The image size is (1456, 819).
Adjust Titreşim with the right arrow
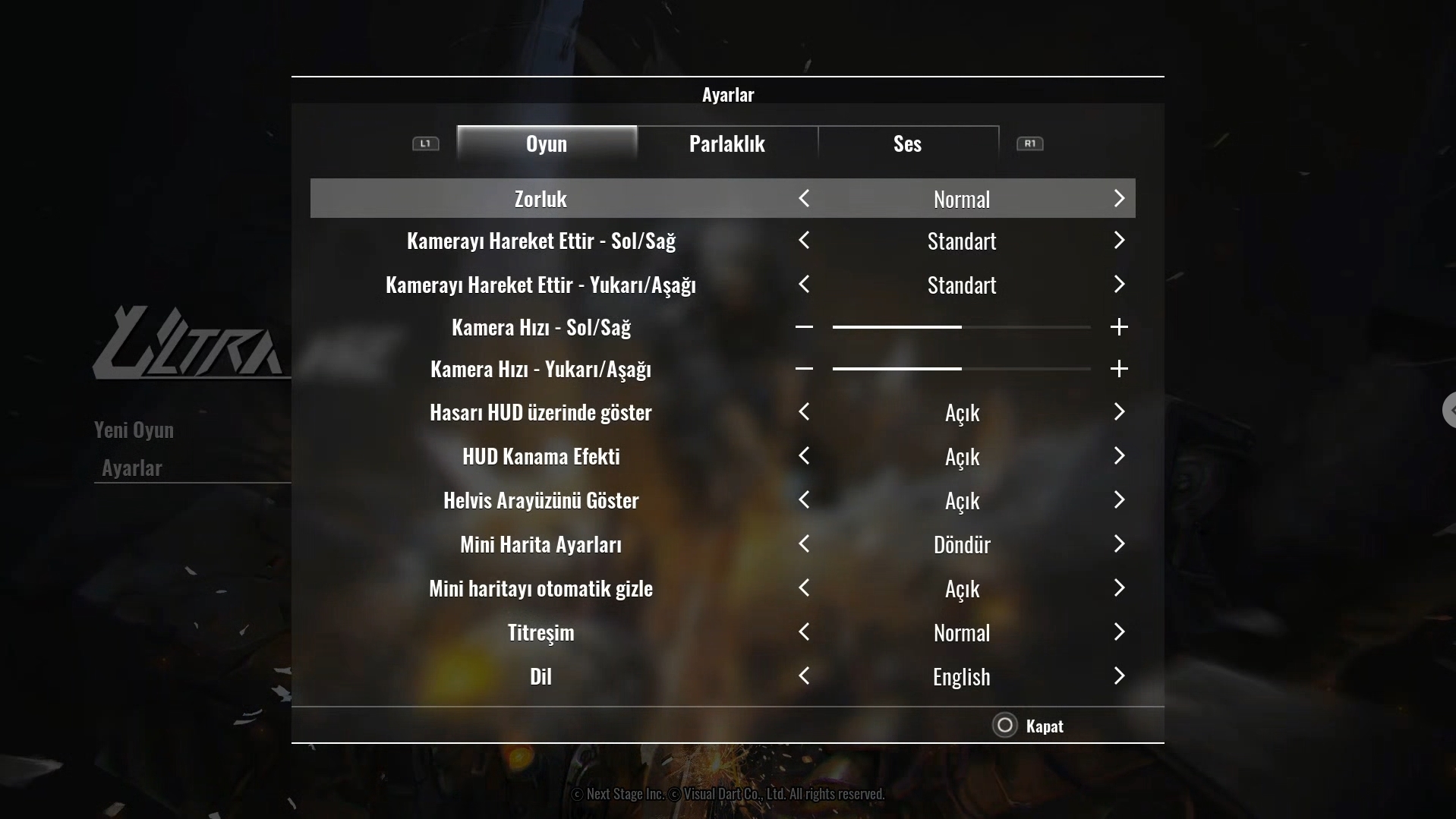[1119, 632]
